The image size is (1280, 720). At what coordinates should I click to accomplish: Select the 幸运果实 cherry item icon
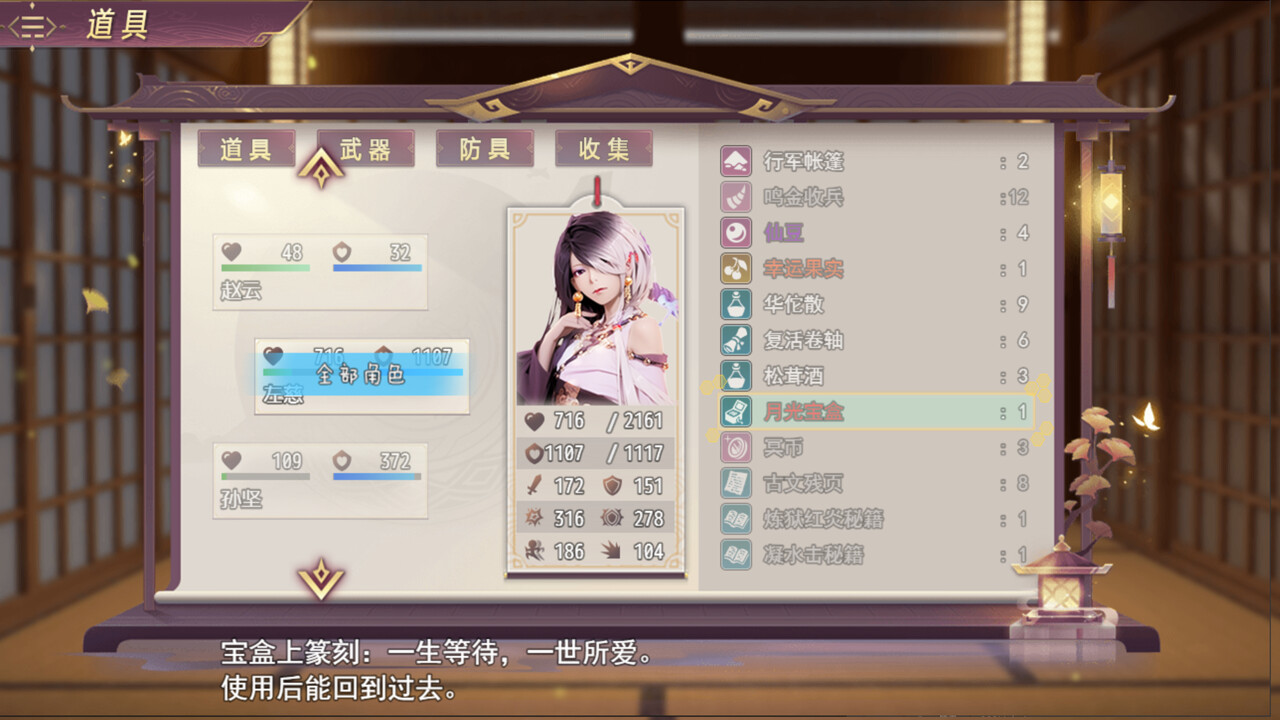[737, 269]
